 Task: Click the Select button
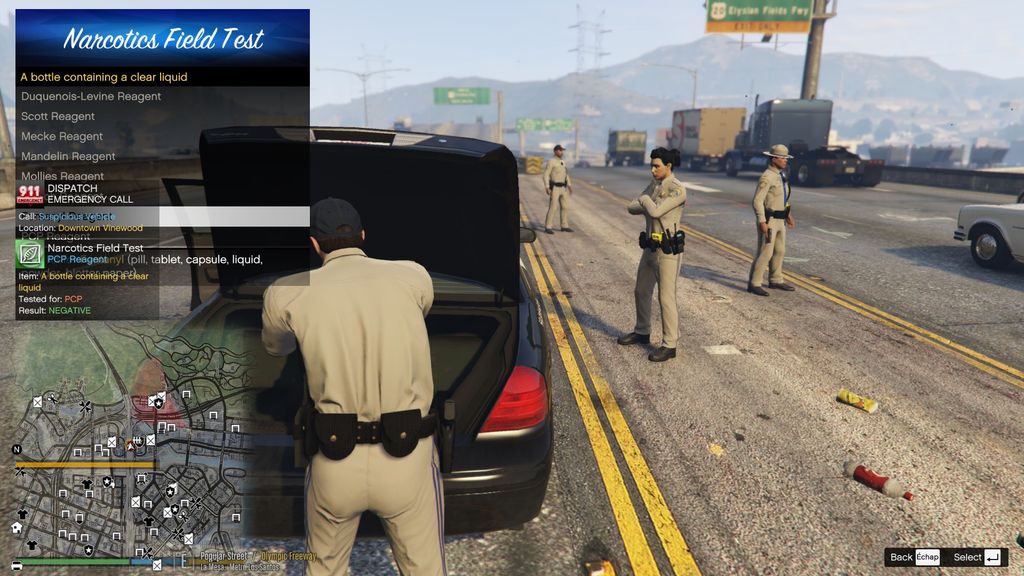coord(977,557)
